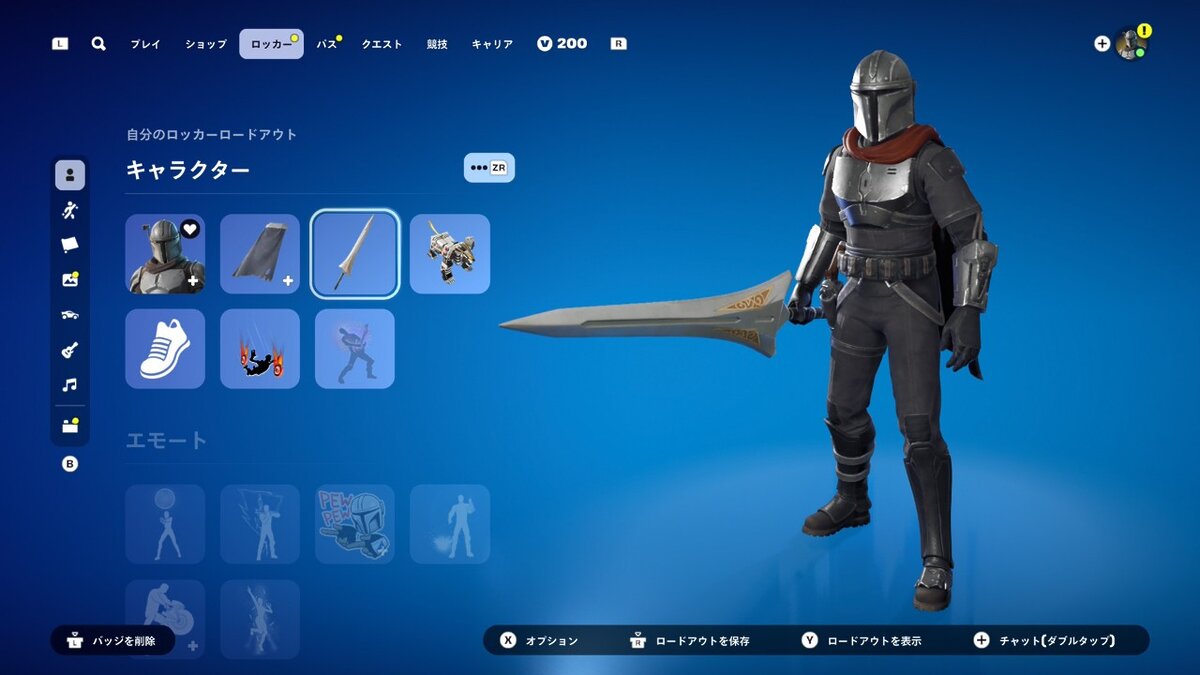Open the キャリア tab

pos(492,44)
